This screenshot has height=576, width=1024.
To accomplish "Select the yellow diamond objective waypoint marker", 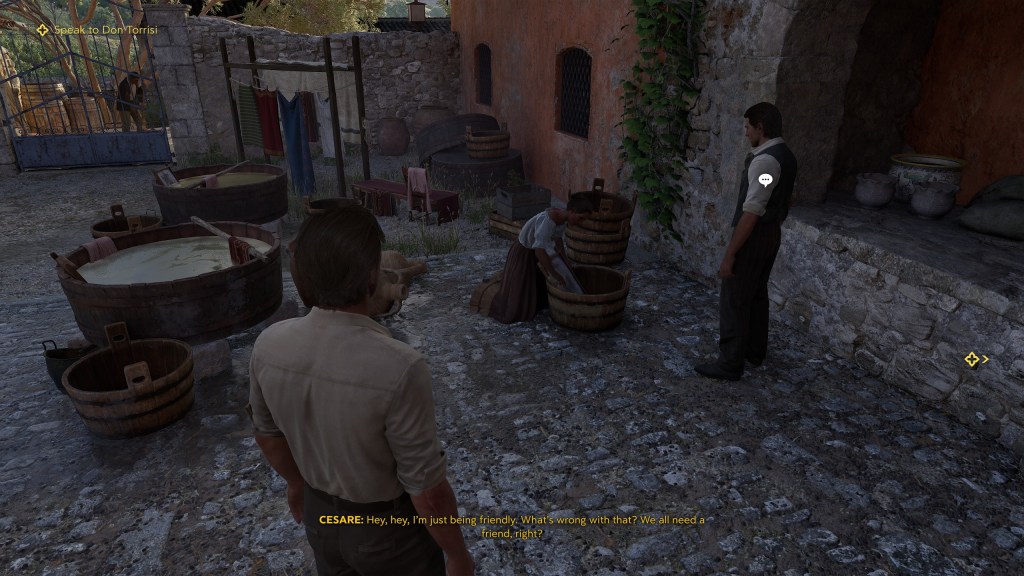I will pos(971,359).
